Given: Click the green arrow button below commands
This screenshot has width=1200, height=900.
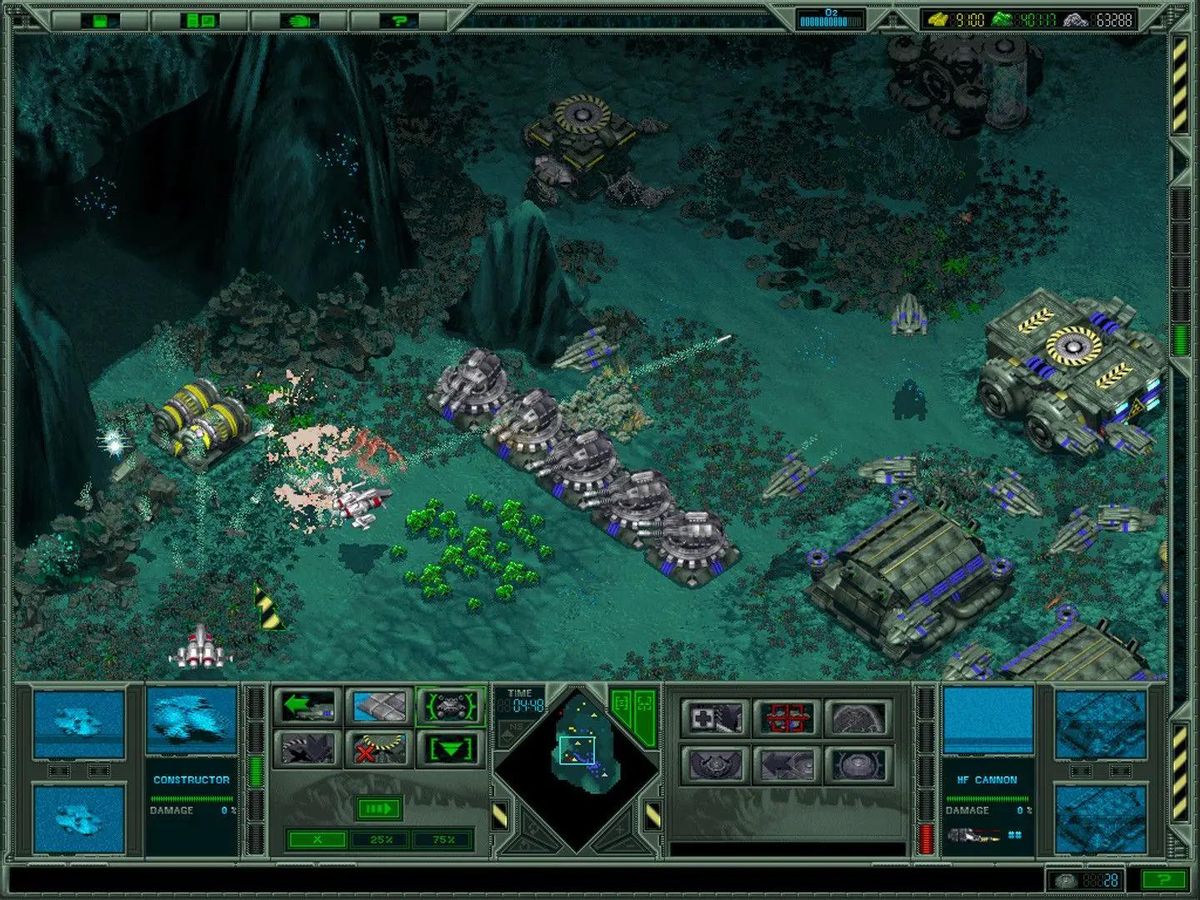Looking at the screenshot, I should click(x=379, y=808).
